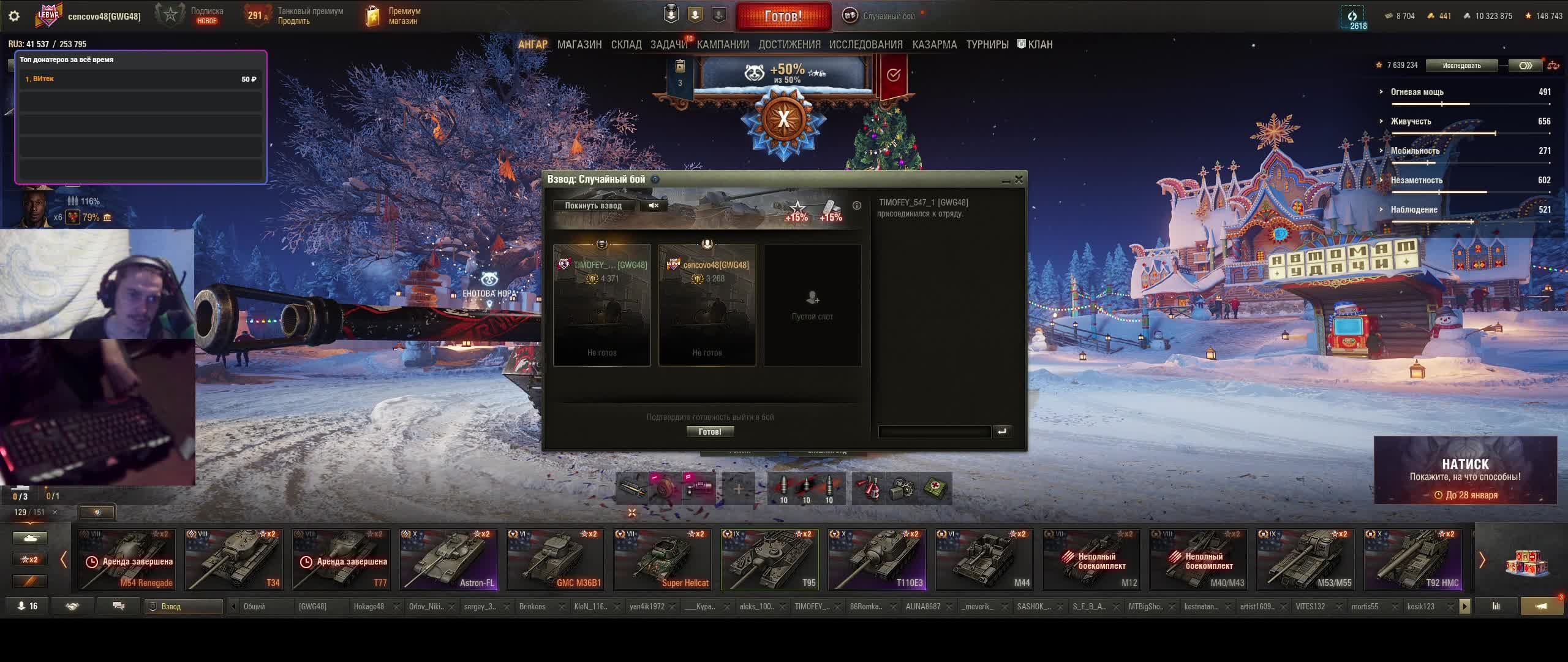Invite a player to the empty slot
The width and height of the screenshot is (1568, 662).
point(812,305)
